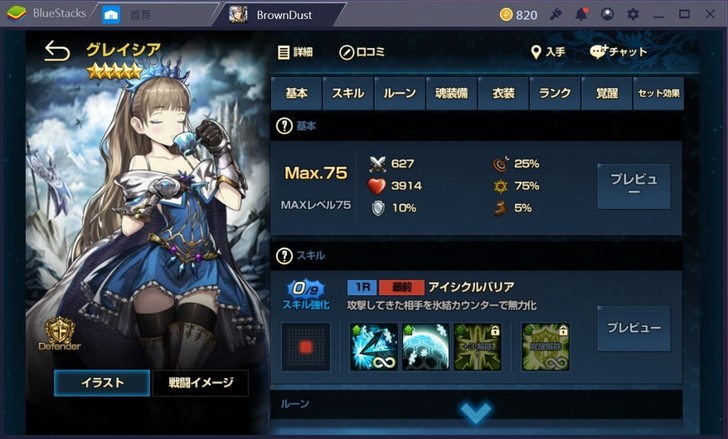Open the 詳細 details view

[x=295, y=52]
